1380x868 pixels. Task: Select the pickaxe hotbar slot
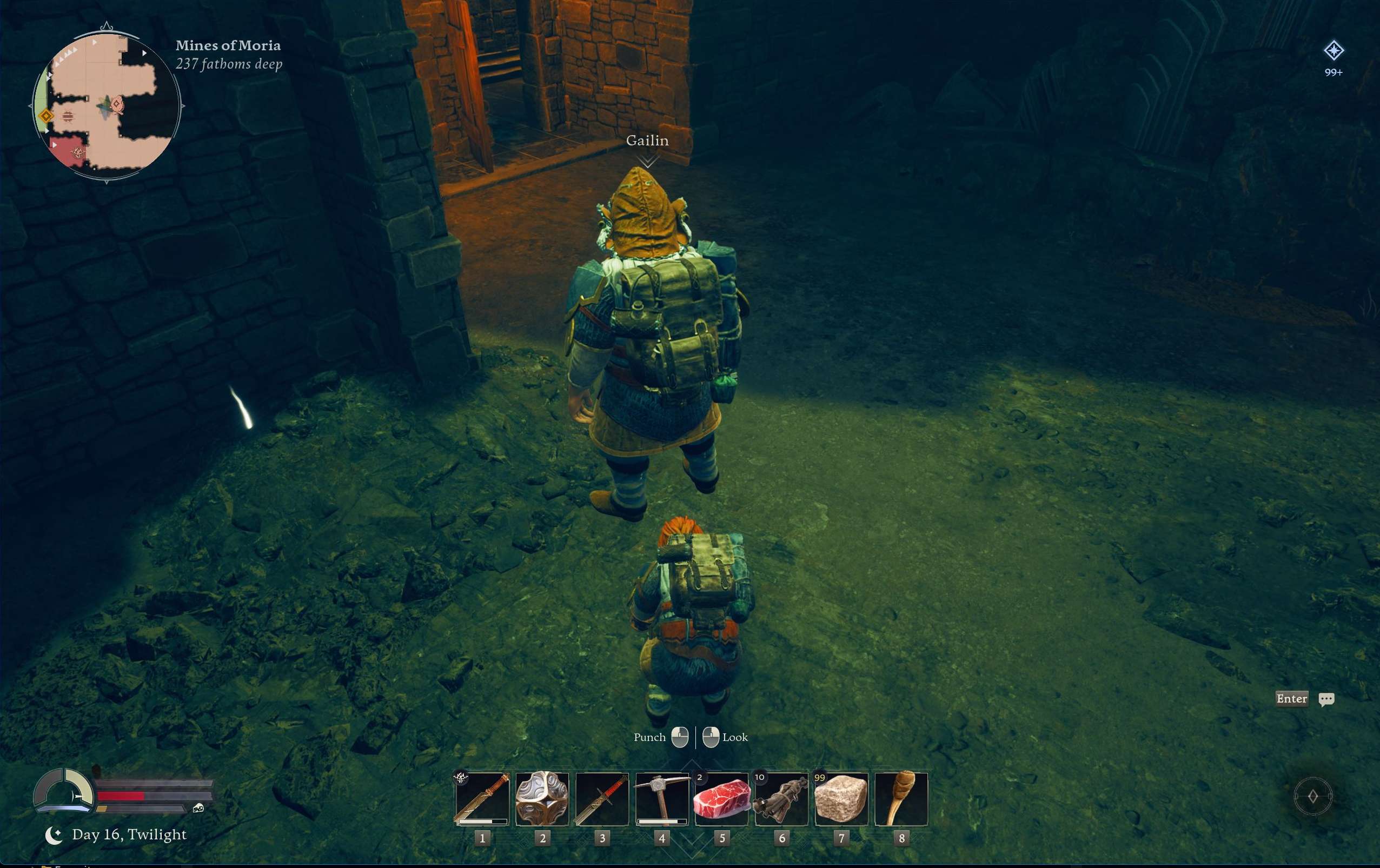662,799
